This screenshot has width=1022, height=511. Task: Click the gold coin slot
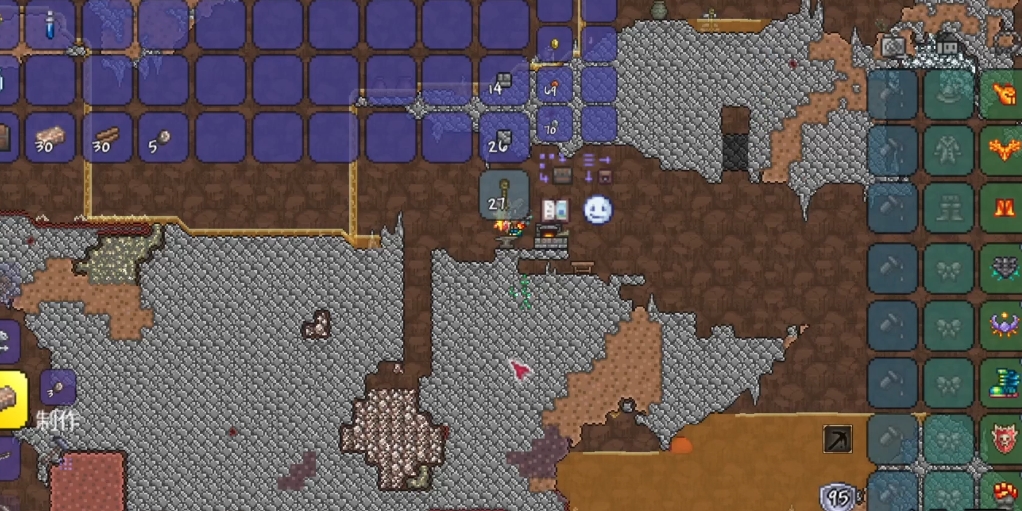pos(555,45)
